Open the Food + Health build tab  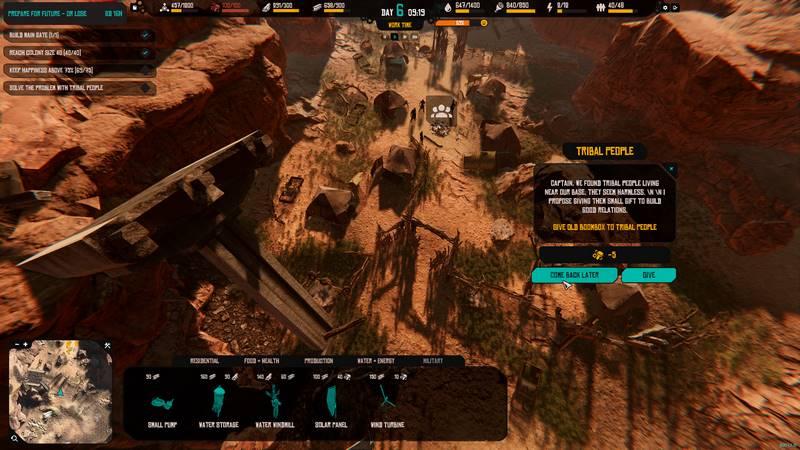click(264, 360)
